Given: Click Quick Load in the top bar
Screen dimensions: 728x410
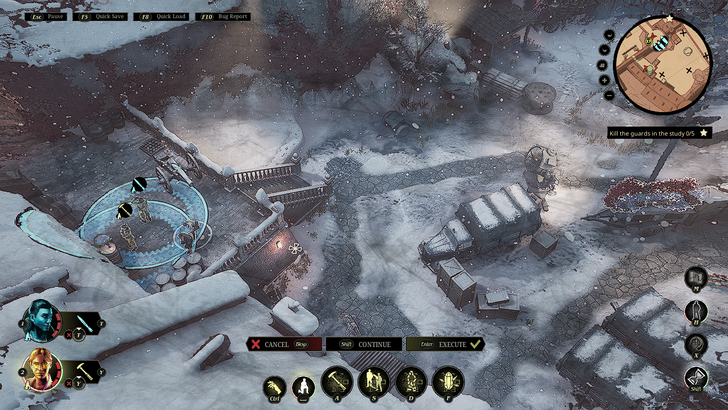Looking at the screenshot, I should 164,16.
